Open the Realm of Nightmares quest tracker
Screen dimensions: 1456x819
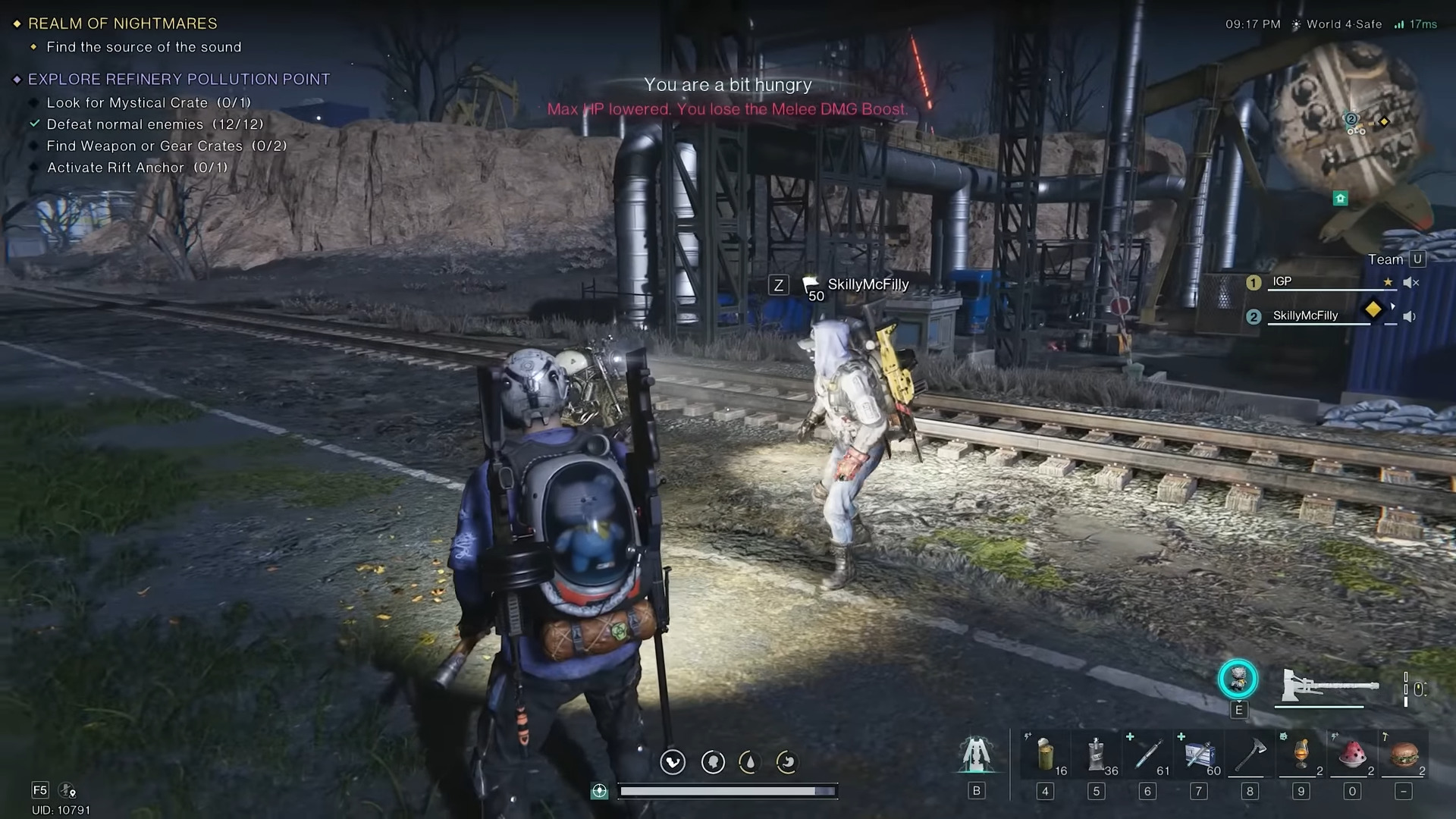pyautogui.click(x=122, y=24)
